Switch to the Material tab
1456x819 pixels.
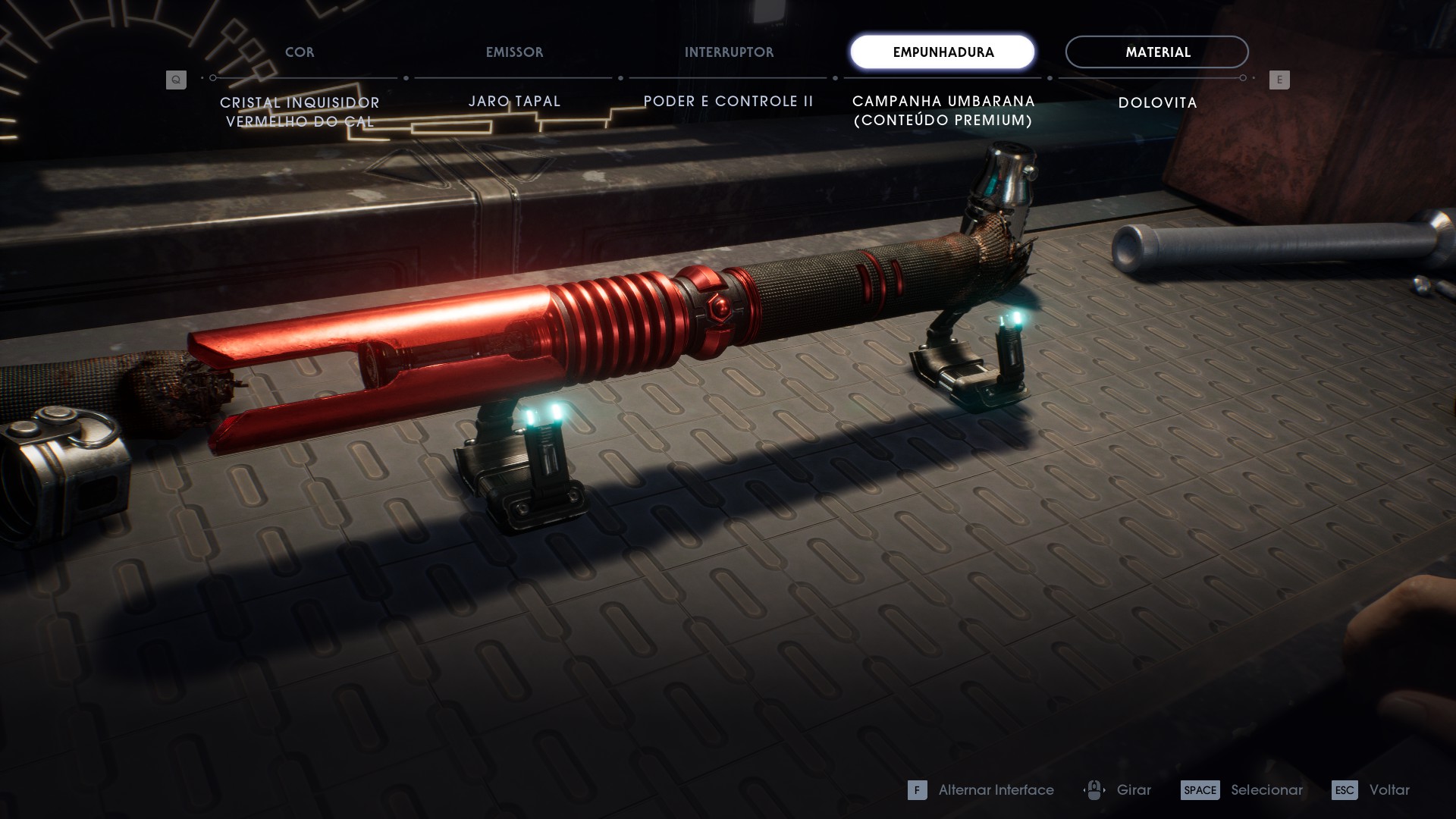click(1156, 52)
